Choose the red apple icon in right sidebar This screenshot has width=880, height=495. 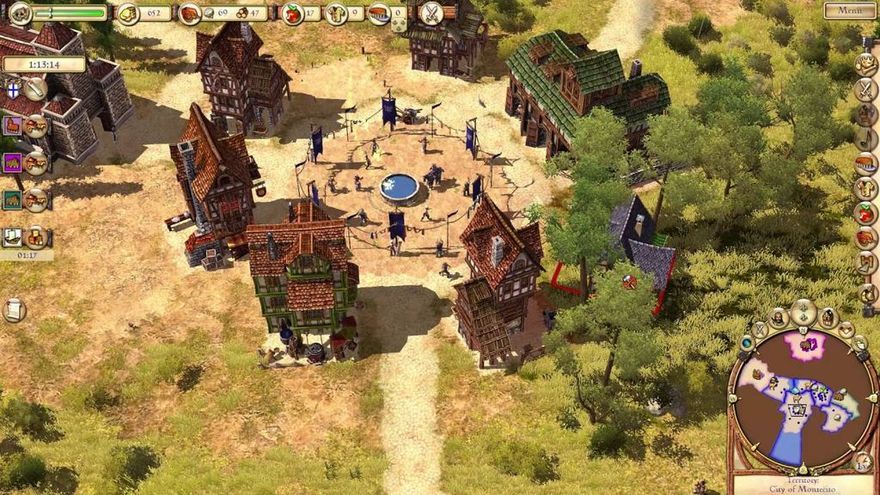click(x=866, y=213)
